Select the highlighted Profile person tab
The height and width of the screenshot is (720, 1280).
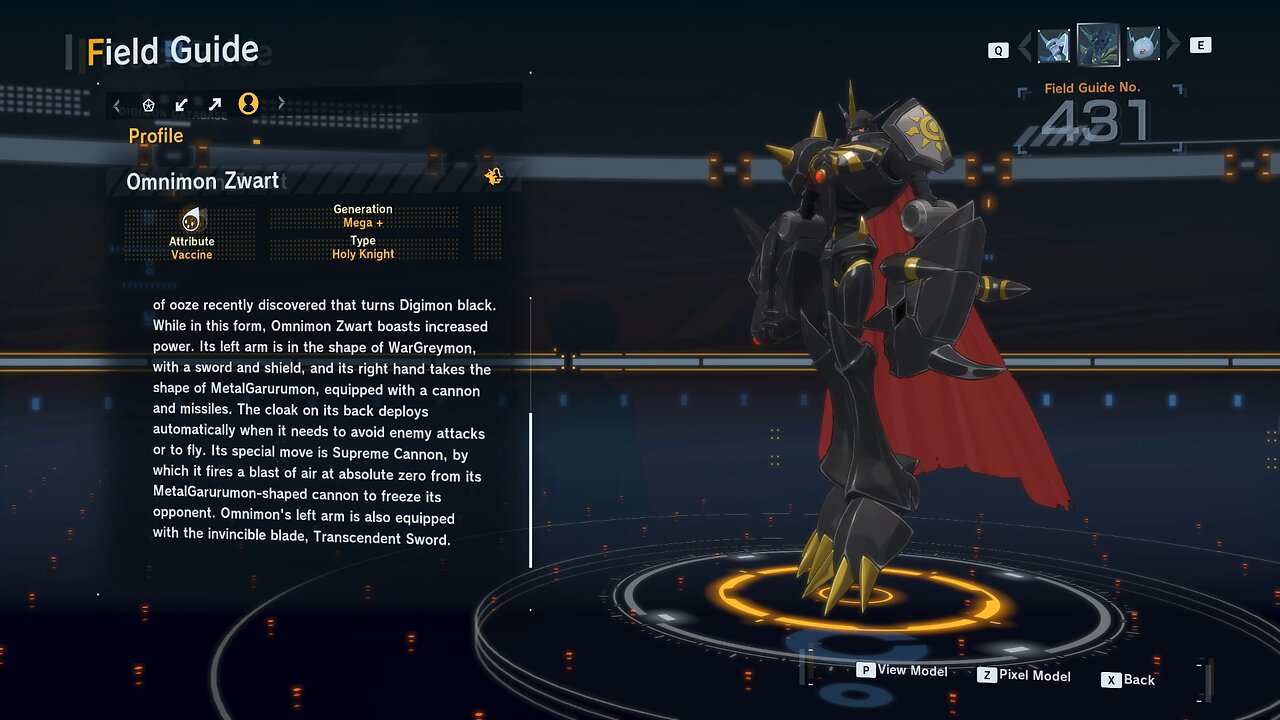tap(248, 103)
